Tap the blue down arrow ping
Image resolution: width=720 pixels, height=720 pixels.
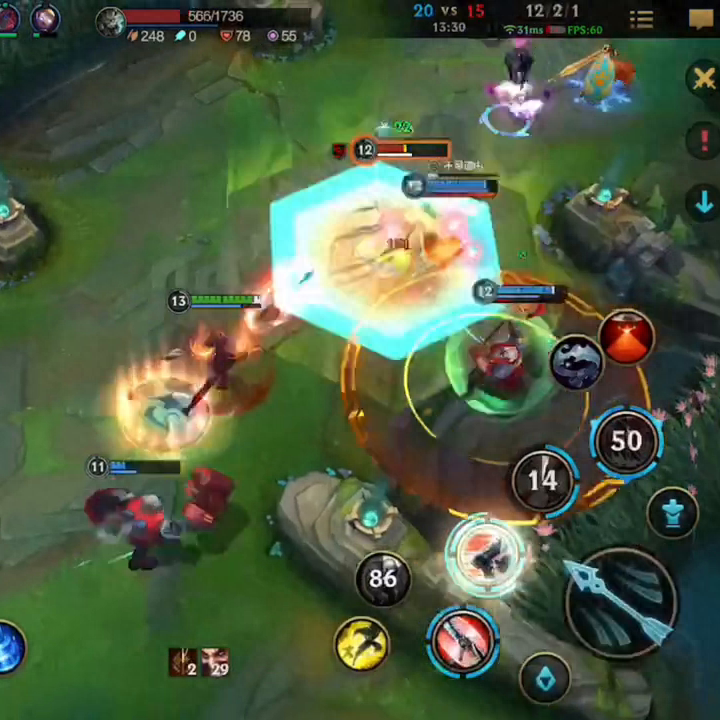[704, 201]
